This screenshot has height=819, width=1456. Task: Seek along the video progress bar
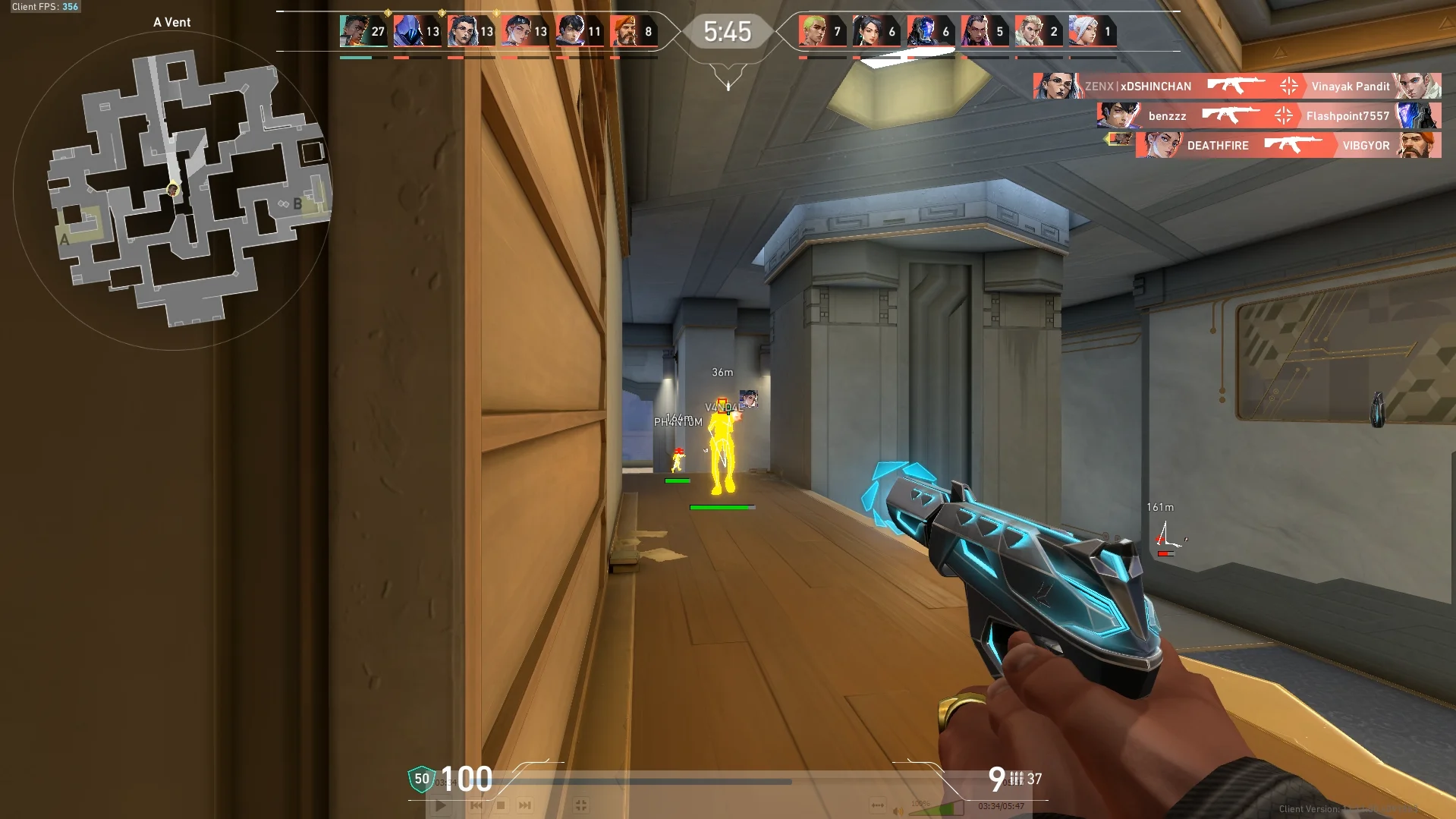click(653, 781)
